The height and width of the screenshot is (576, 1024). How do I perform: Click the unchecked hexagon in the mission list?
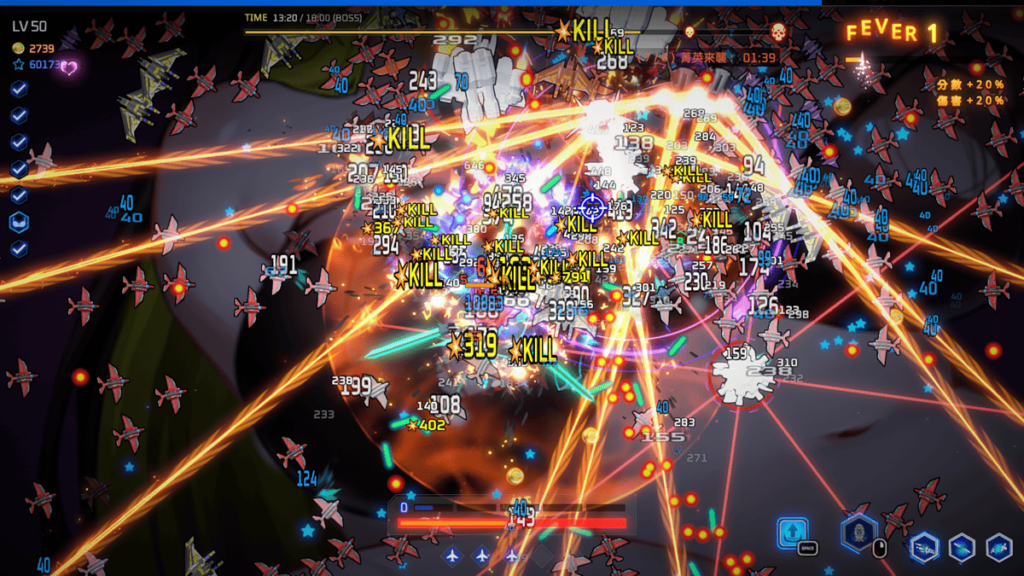(x=19, y=222)
